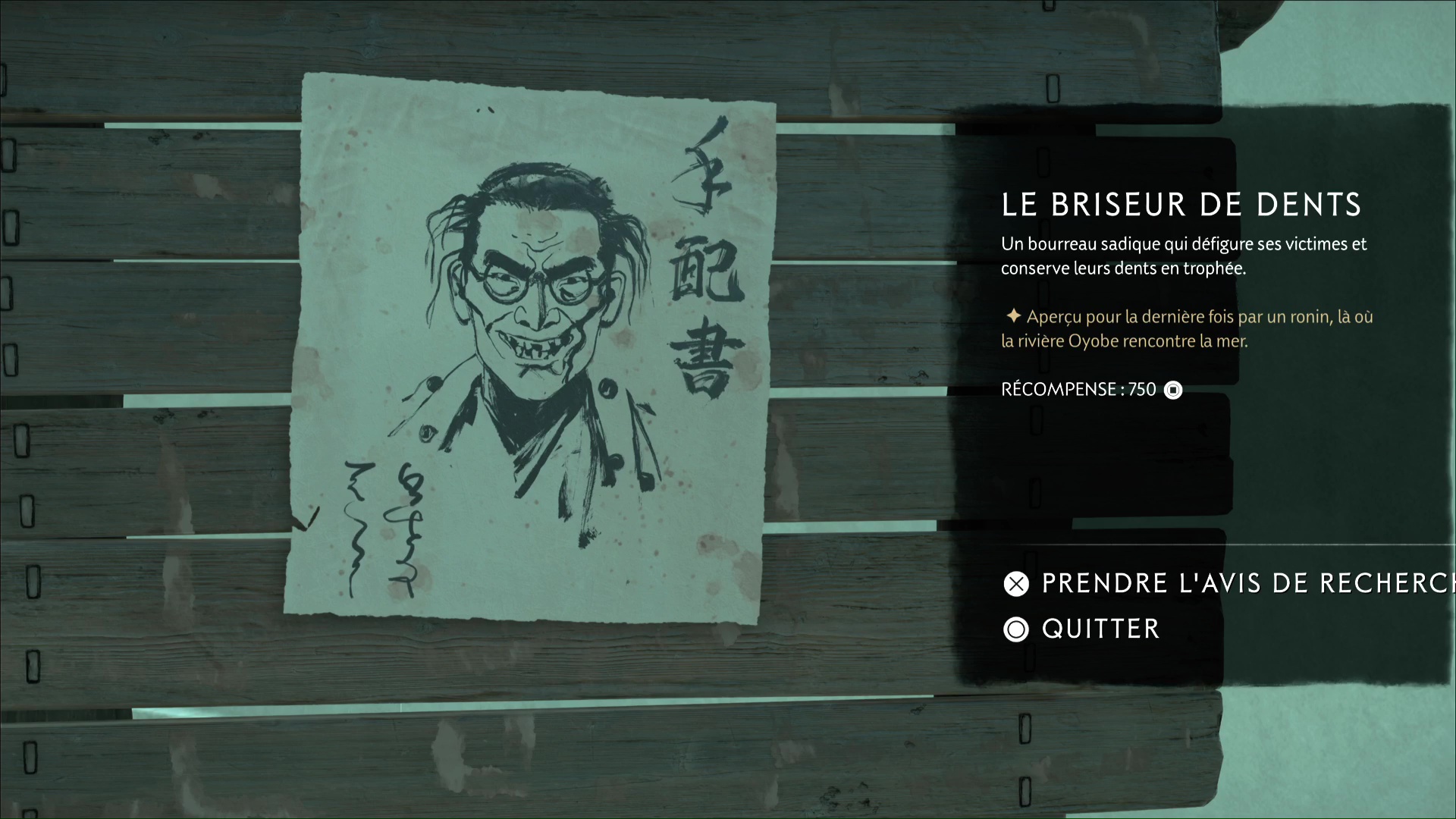Click the RÉCOMPENSE : 750 reward text

[1078, 390]
